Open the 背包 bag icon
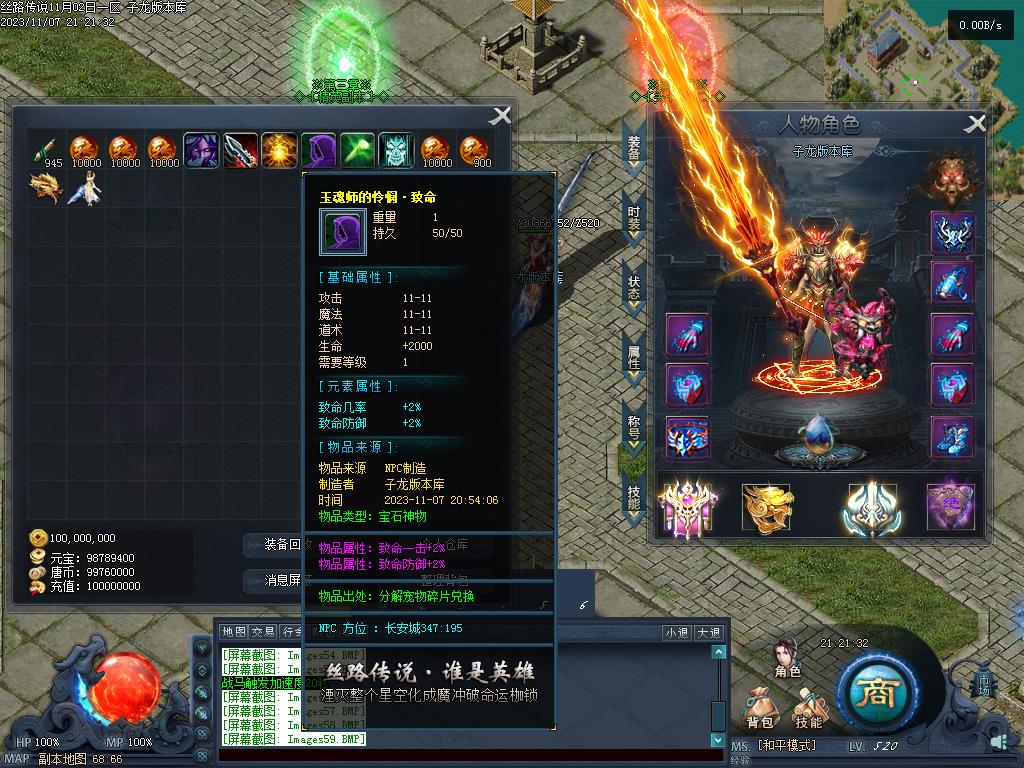 [x=760, y=708]
